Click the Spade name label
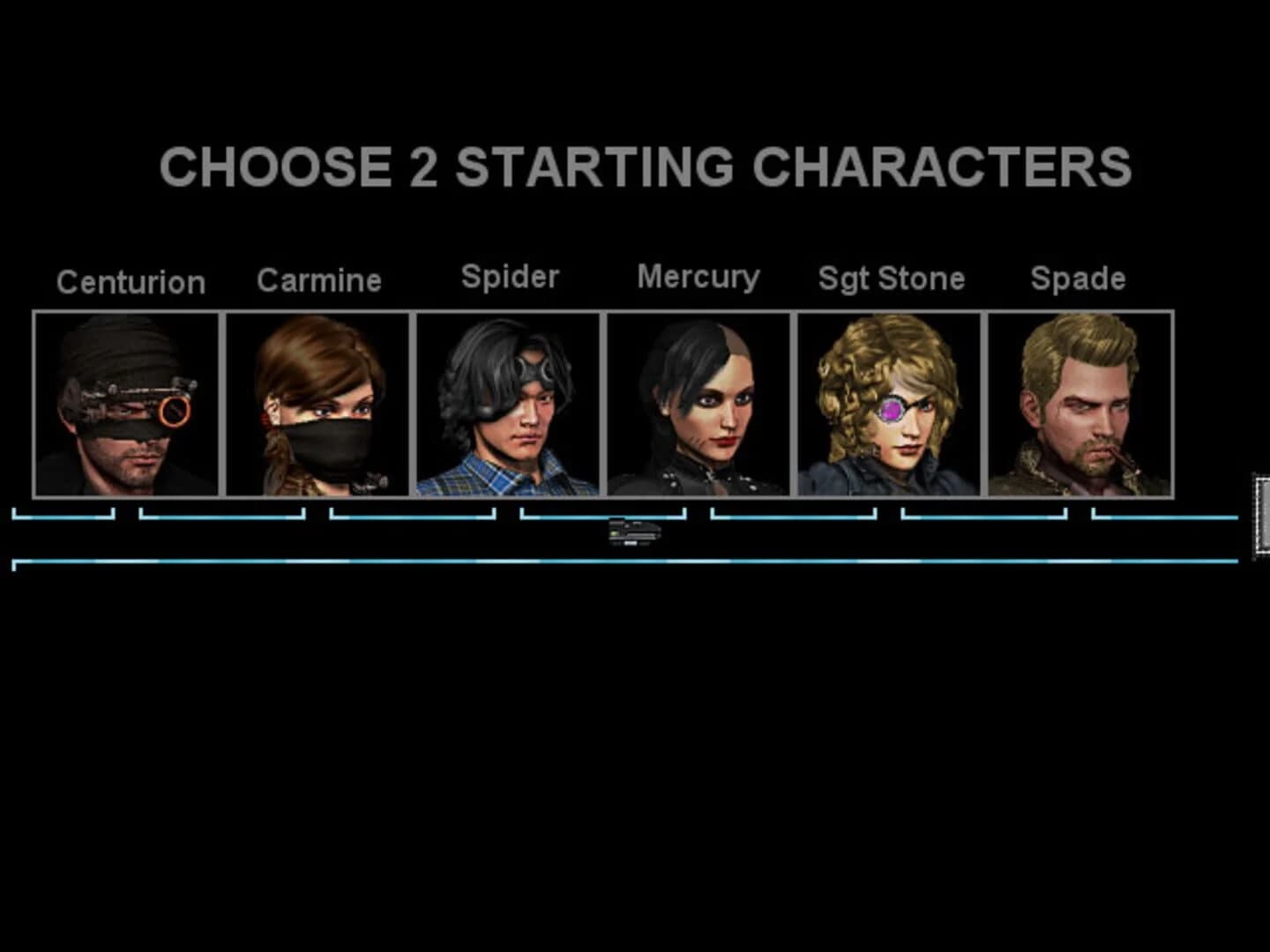The image size is (1270, 952). pyautogui.click(x=1078, y=279)
